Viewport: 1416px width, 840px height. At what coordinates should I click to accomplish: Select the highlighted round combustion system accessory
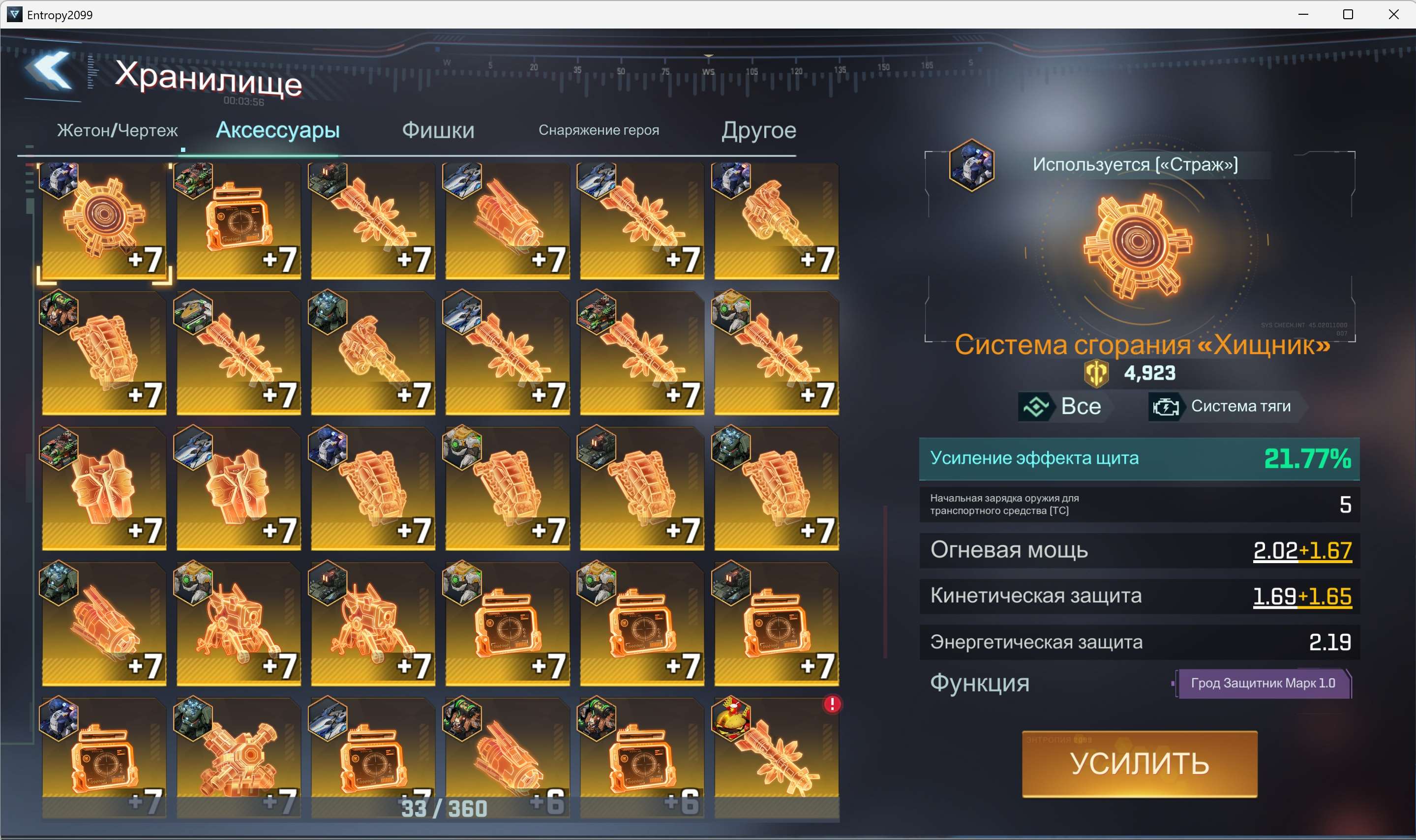[104, 221]
